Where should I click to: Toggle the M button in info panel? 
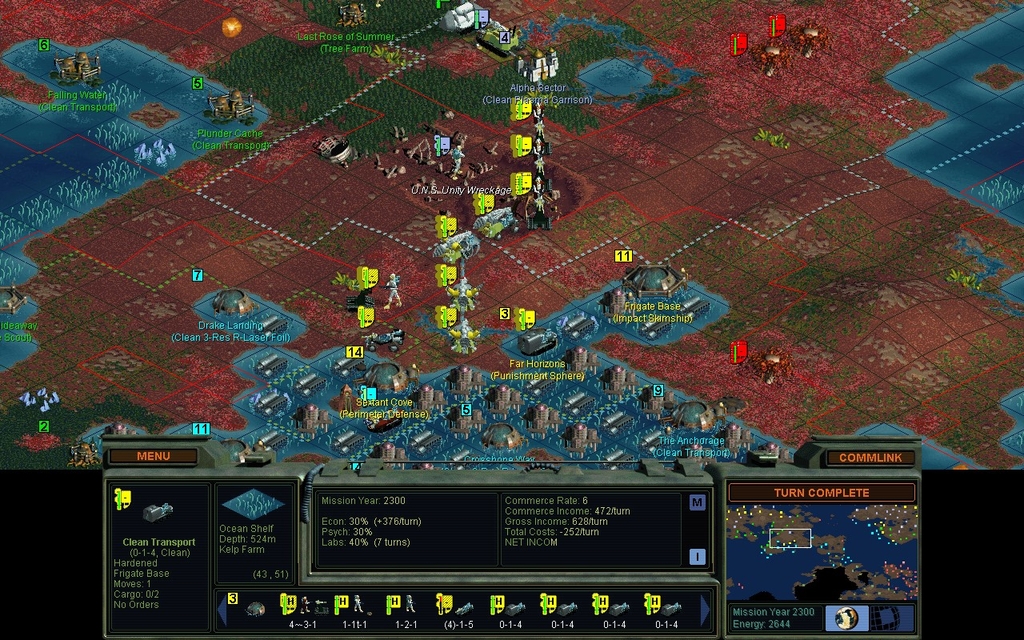click(x=697, y=502)
